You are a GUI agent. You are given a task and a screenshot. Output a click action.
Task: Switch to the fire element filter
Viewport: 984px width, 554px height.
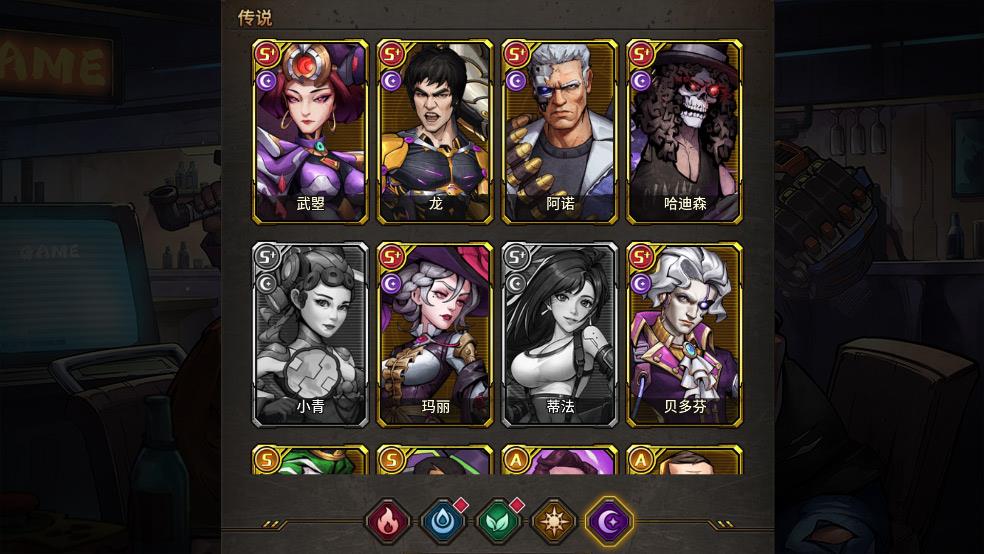[387, 521]
